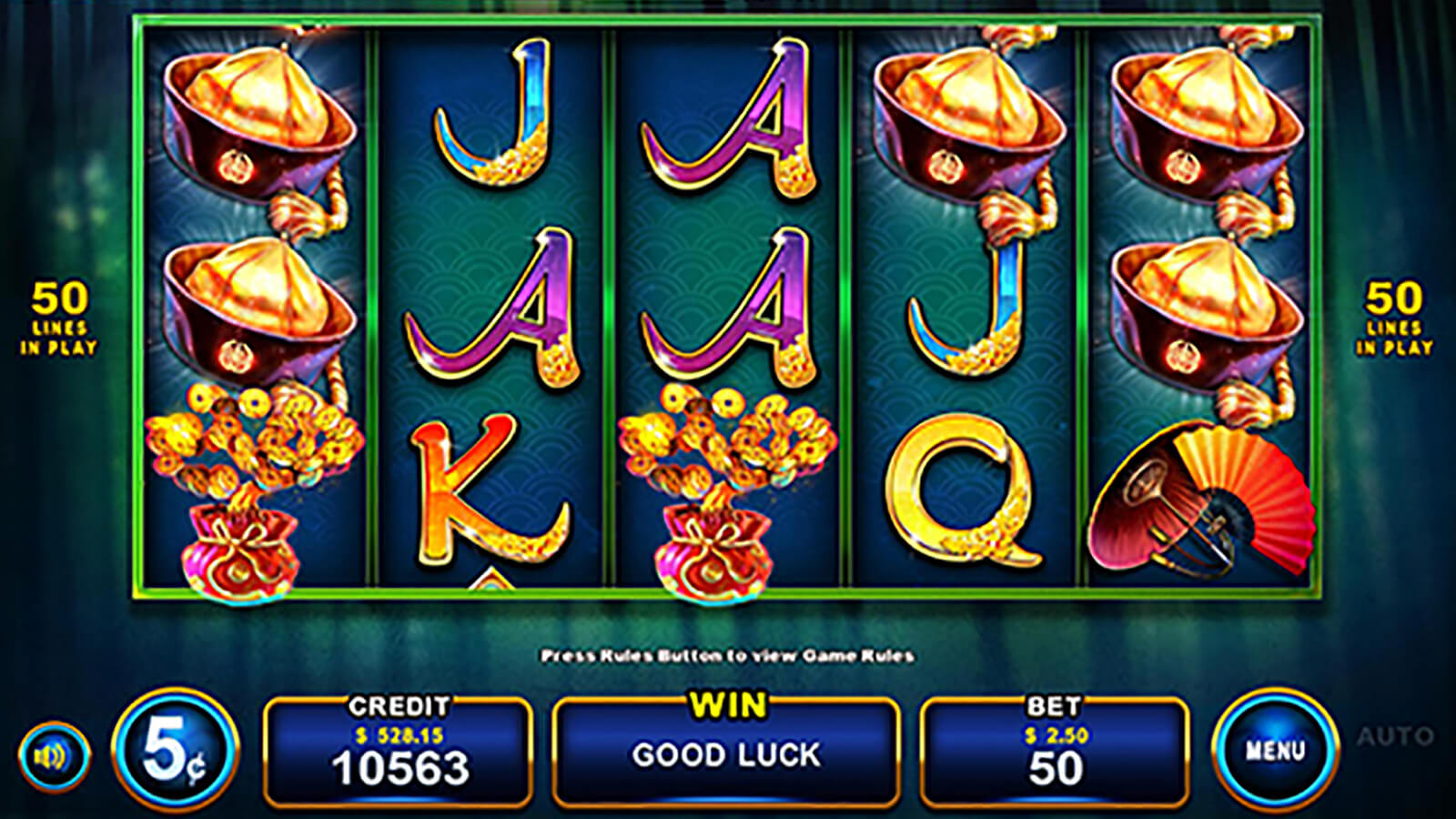The image size is (1456, 819).
Task: Toggle the sound speaker icon
Action: click(x=54, y=755)
